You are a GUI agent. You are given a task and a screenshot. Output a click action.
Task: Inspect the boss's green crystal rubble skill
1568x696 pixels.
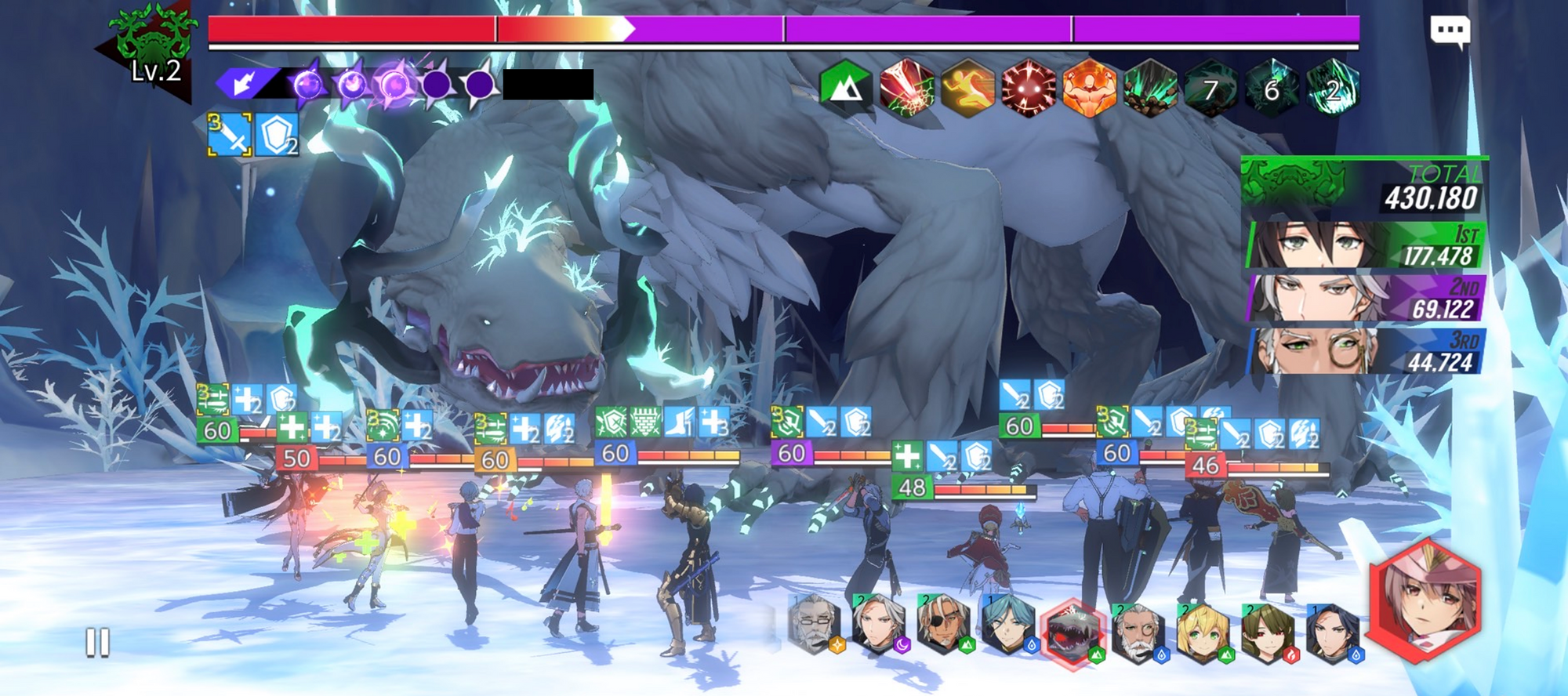point(1149,87)
